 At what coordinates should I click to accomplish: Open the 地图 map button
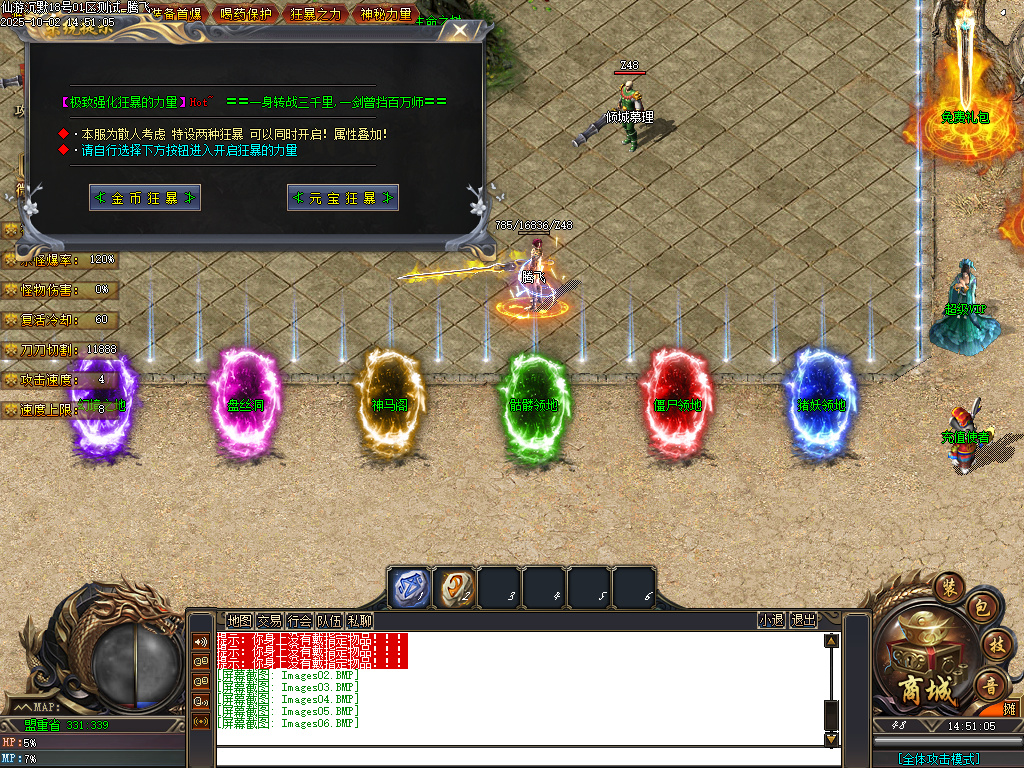(239, 621)
